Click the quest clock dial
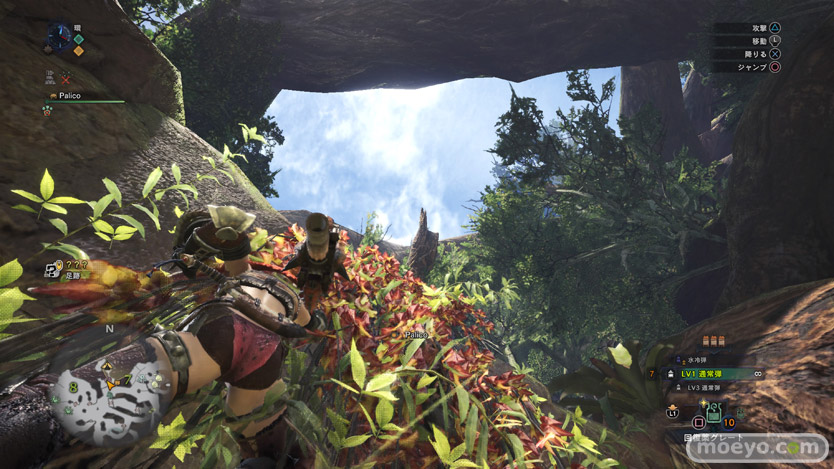834x469 pixels. pos(59,37)
